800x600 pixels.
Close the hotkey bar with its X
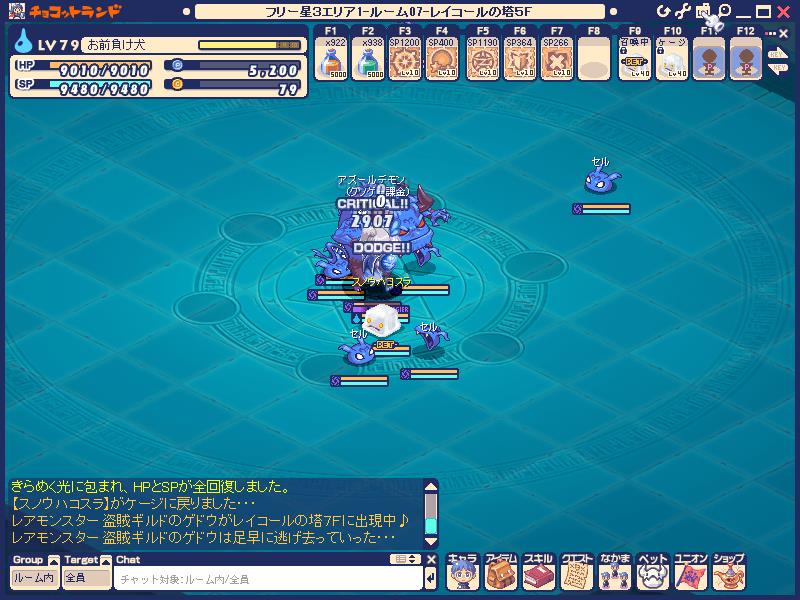click(x=782, y=32)
